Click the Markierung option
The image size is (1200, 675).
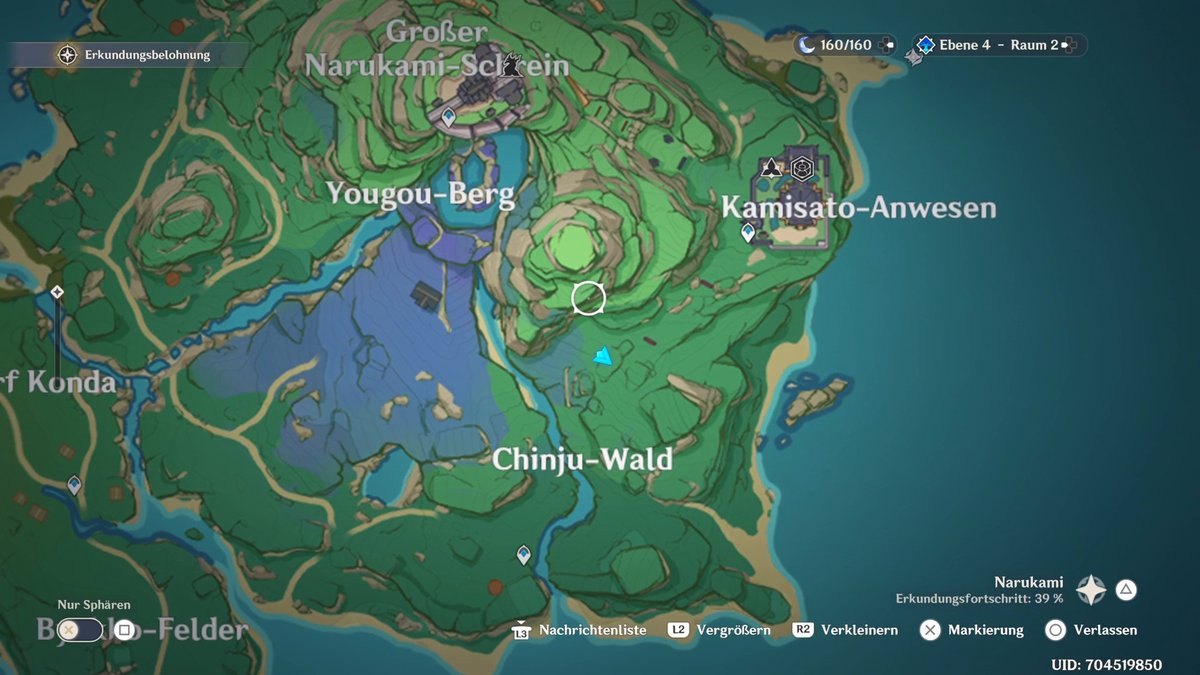pyautogui.click(x=931, y=630)
